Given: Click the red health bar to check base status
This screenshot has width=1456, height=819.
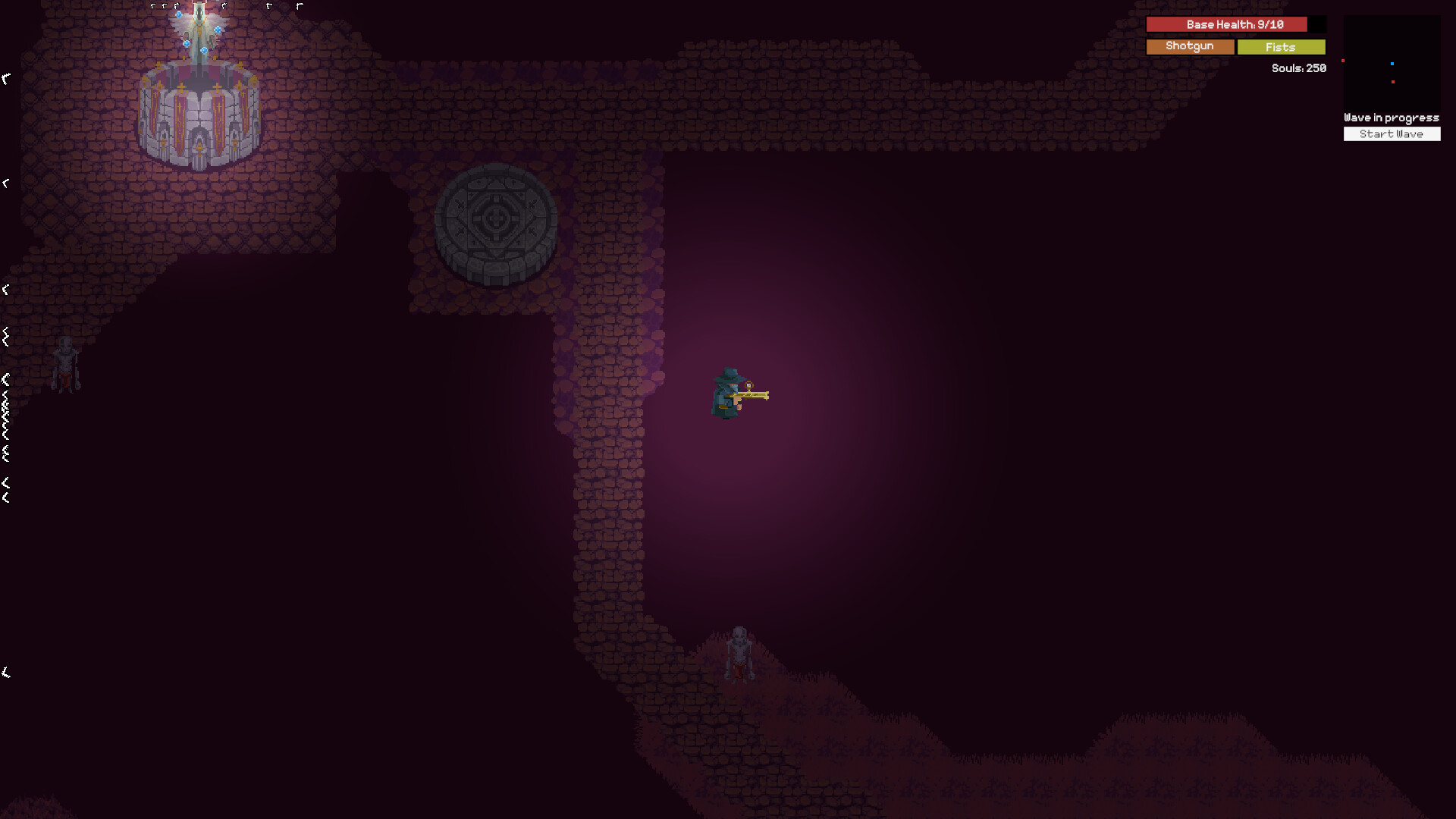Looking at the screenshot, I should [x=1226, y=24].
